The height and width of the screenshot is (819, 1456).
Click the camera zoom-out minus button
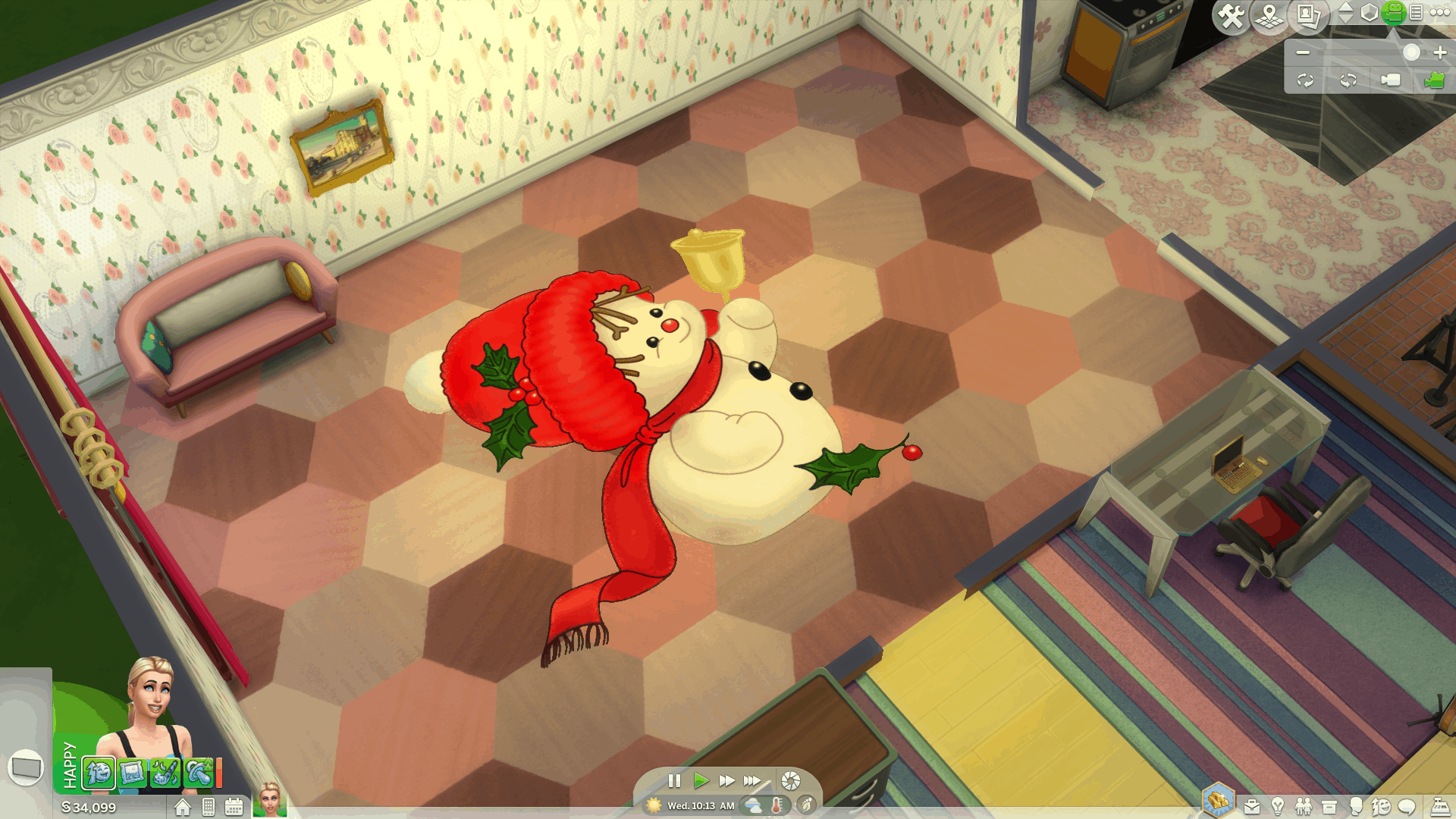(1303, 52)
